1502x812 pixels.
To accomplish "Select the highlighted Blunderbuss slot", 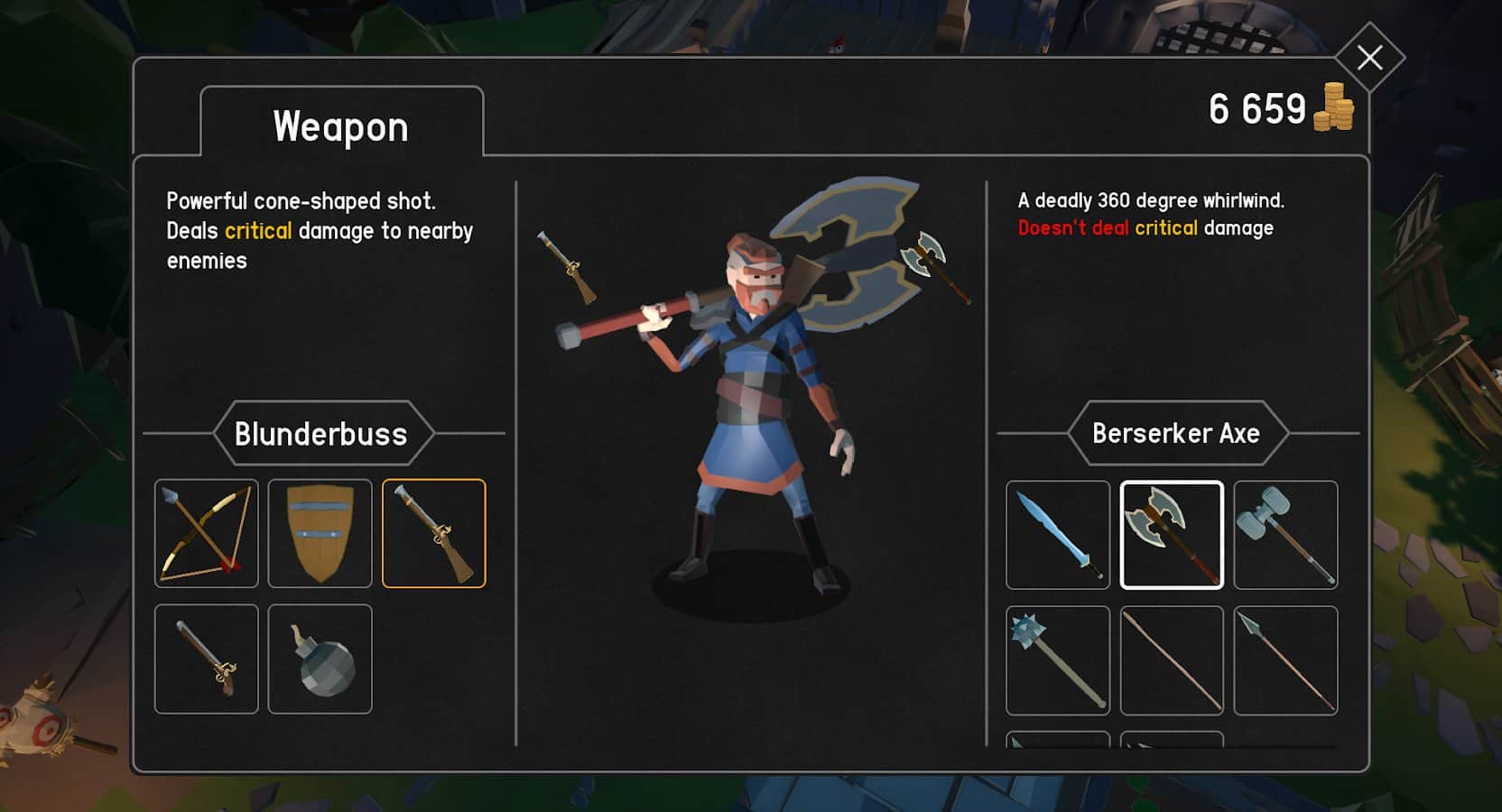I will (x=434, y=533).
